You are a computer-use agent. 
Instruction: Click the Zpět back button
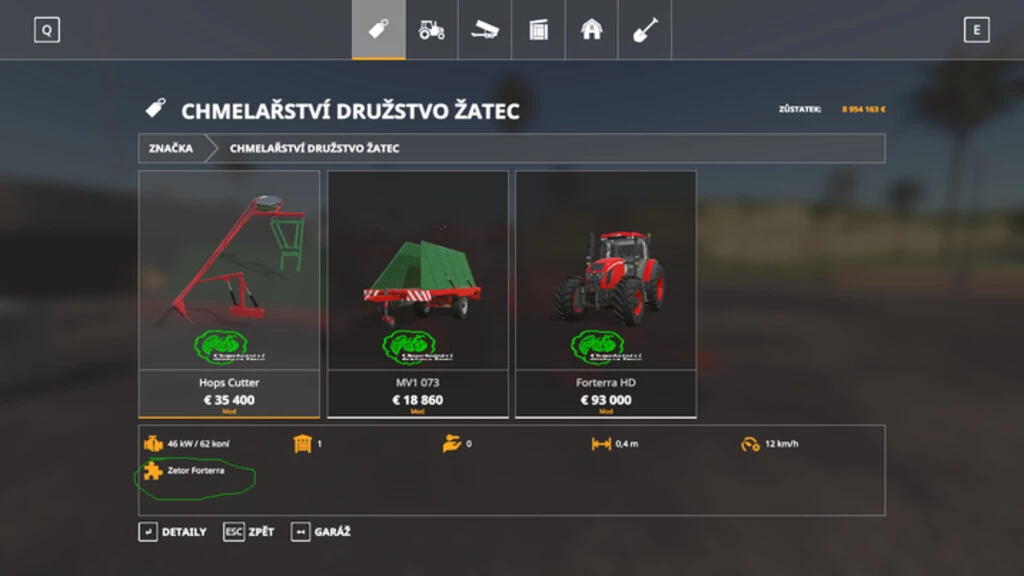249,532
